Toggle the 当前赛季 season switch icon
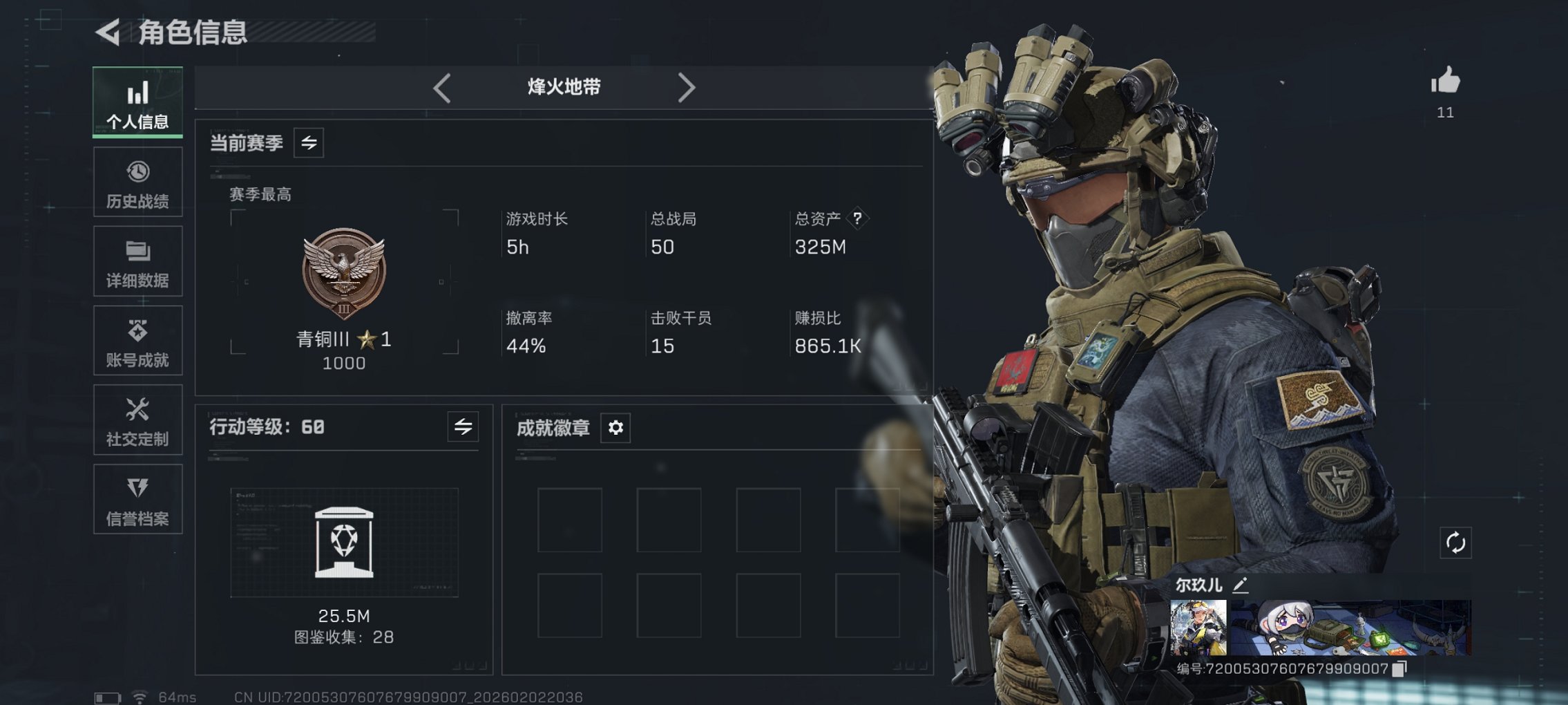 [x=309, y=144]
